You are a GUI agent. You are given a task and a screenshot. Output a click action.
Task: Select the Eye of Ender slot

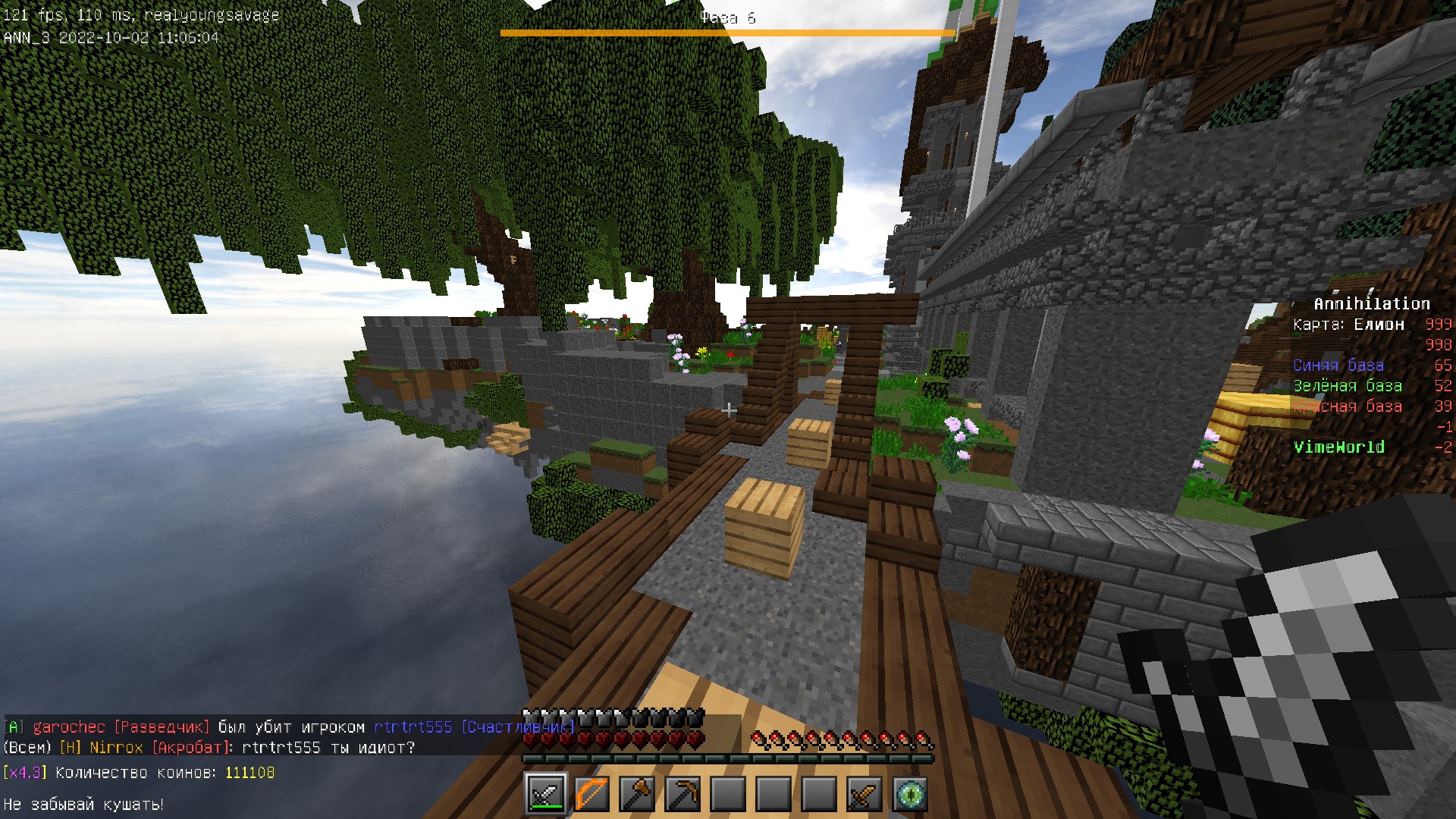click(x=910, y=794)
